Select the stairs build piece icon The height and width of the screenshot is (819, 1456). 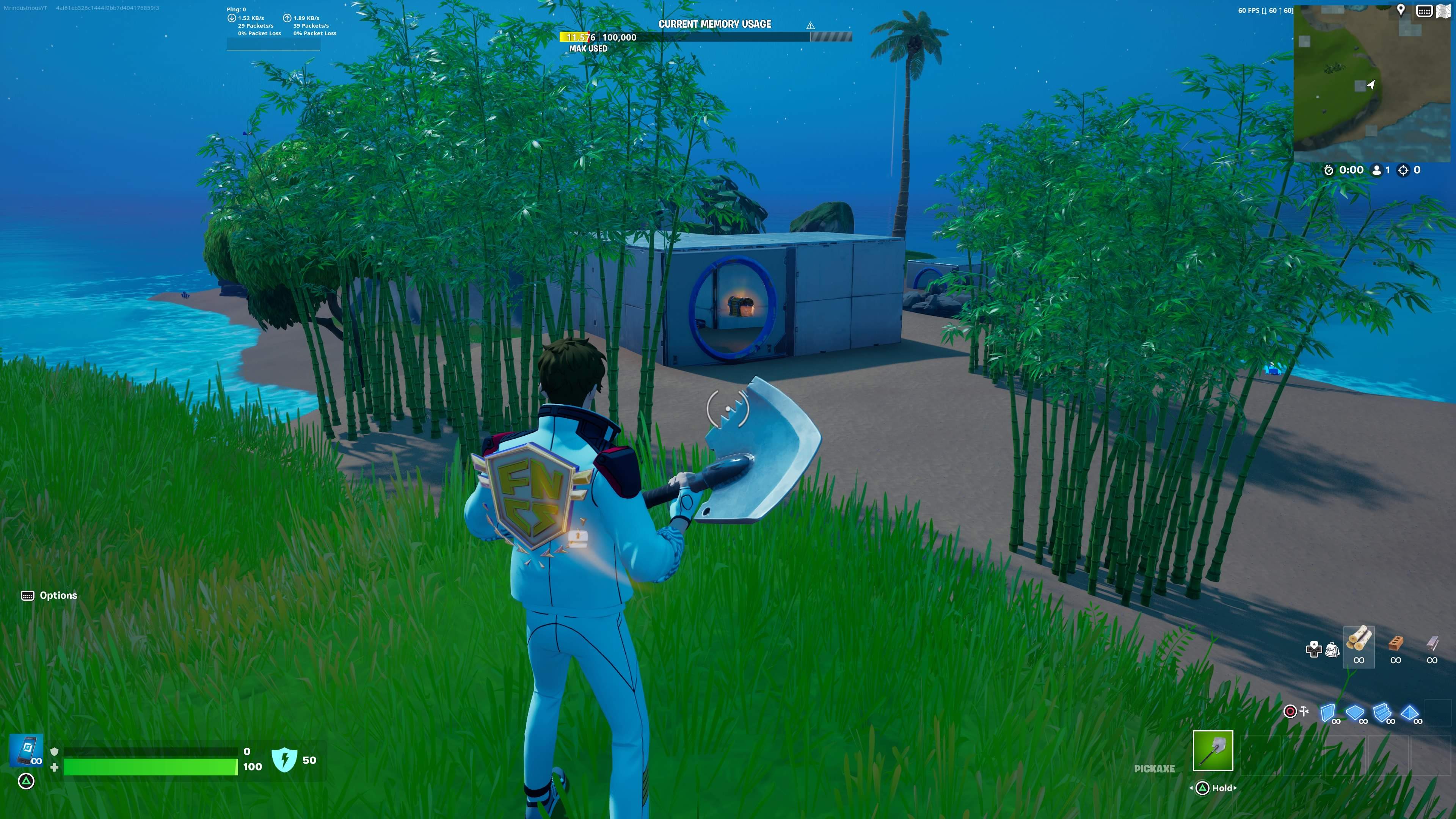click(x=1382, y=712)
